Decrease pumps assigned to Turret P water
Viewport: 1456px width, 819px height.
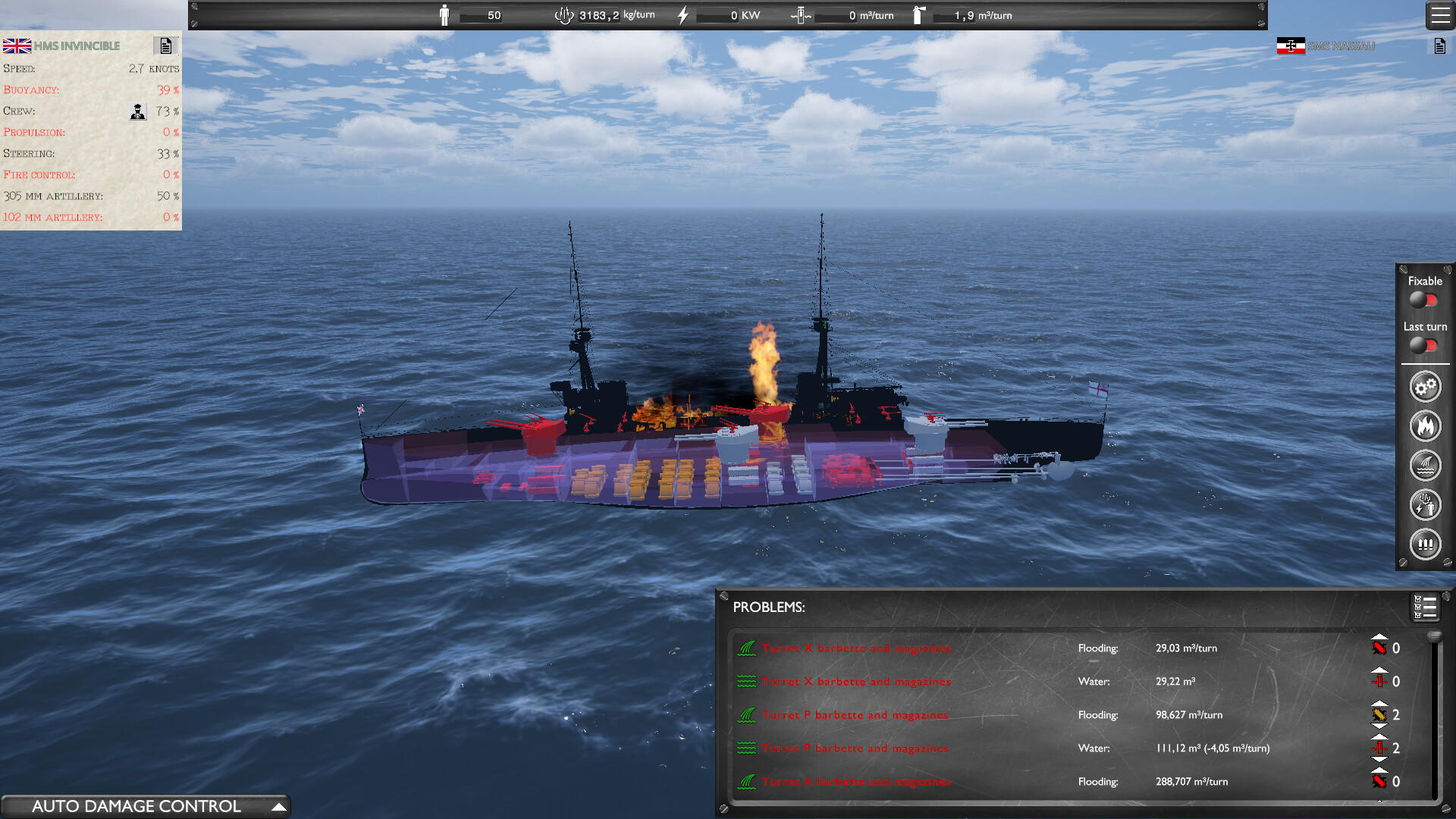pyautogui.click(x=1381, y=758)
